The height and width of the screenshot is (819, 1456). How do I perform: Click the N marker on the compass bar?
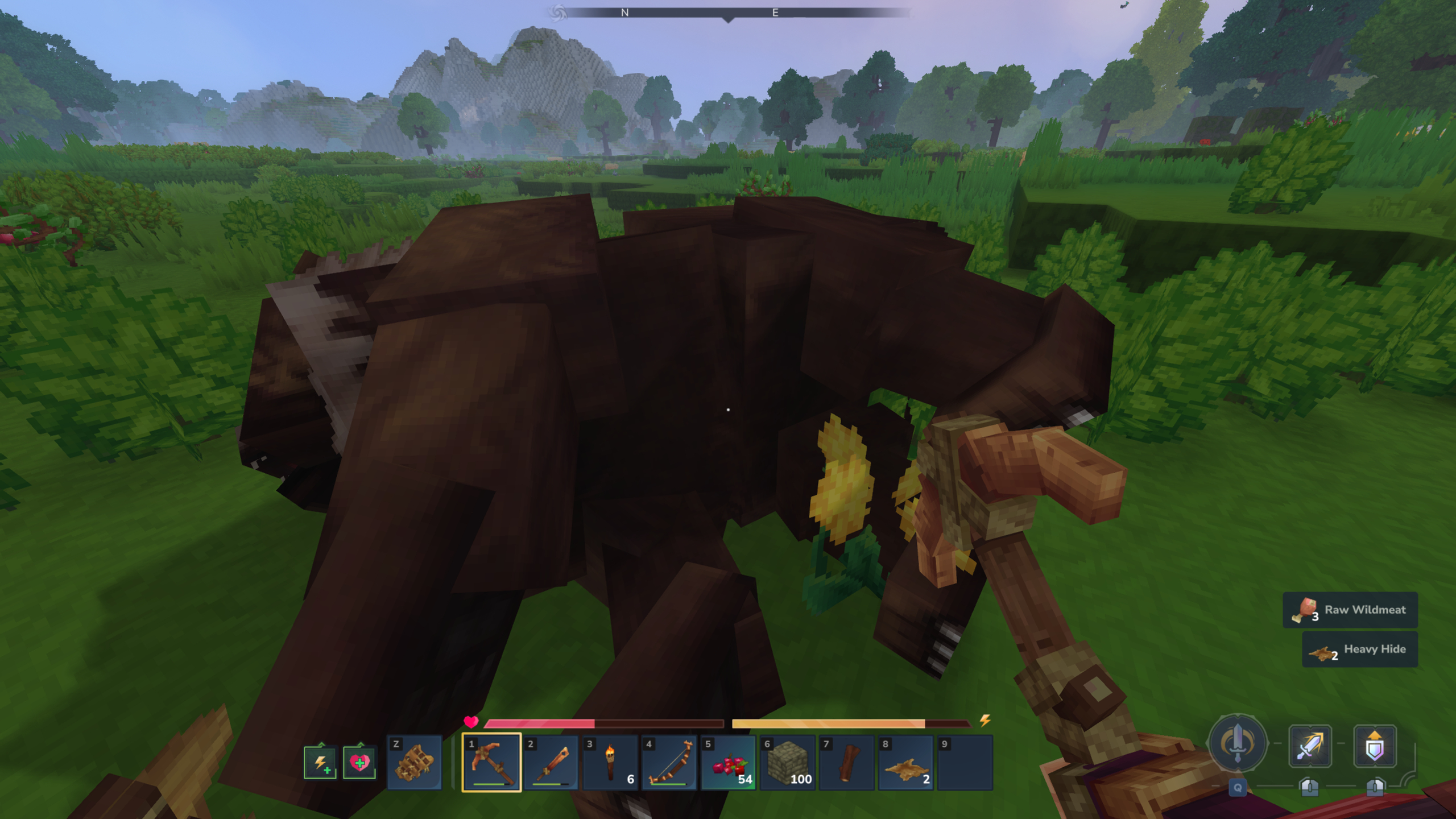click(624, 13)
